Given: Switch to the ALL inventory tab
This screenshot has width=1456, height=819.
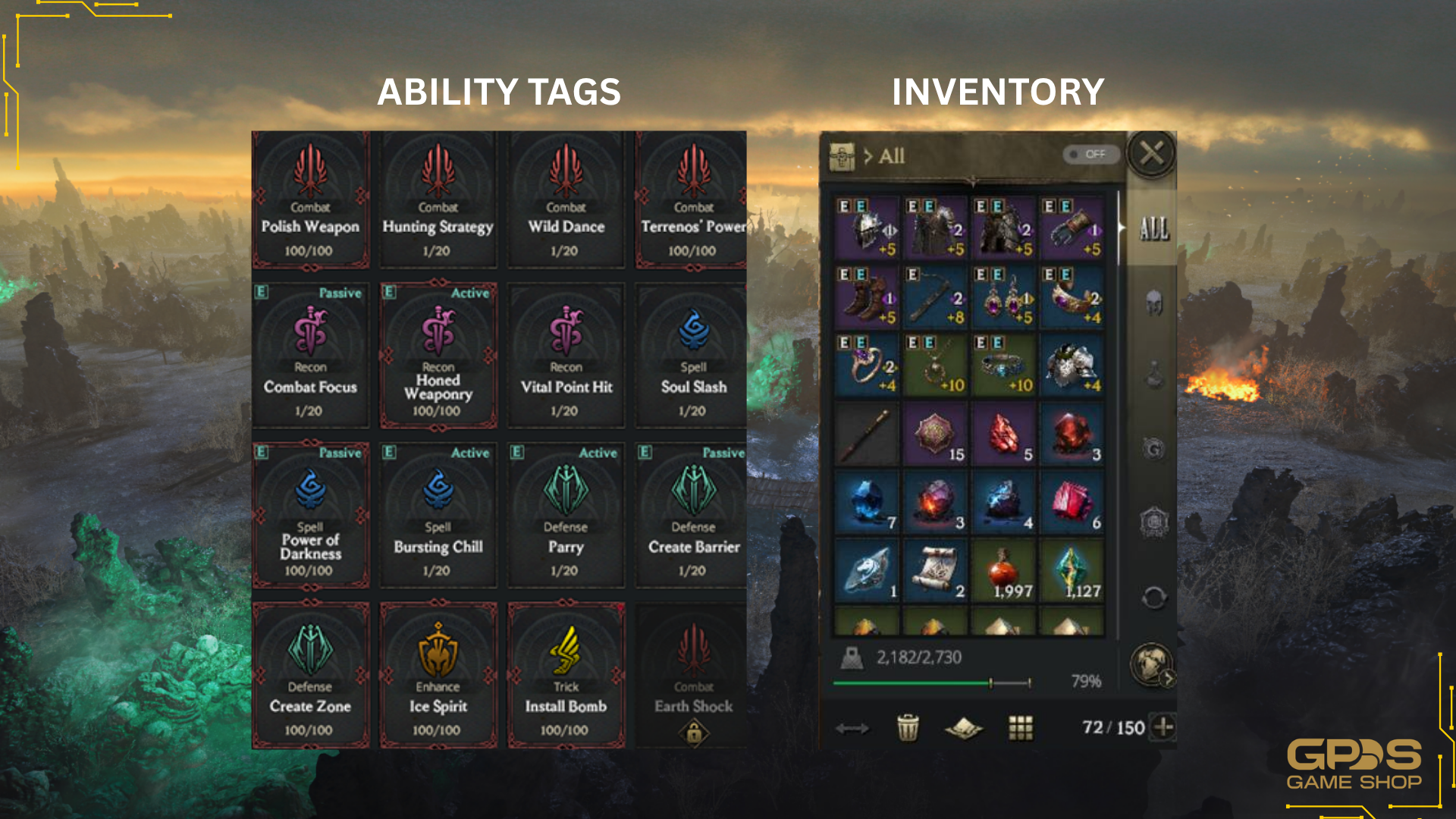Looking at the screenshot, I should pos(1153,228).
